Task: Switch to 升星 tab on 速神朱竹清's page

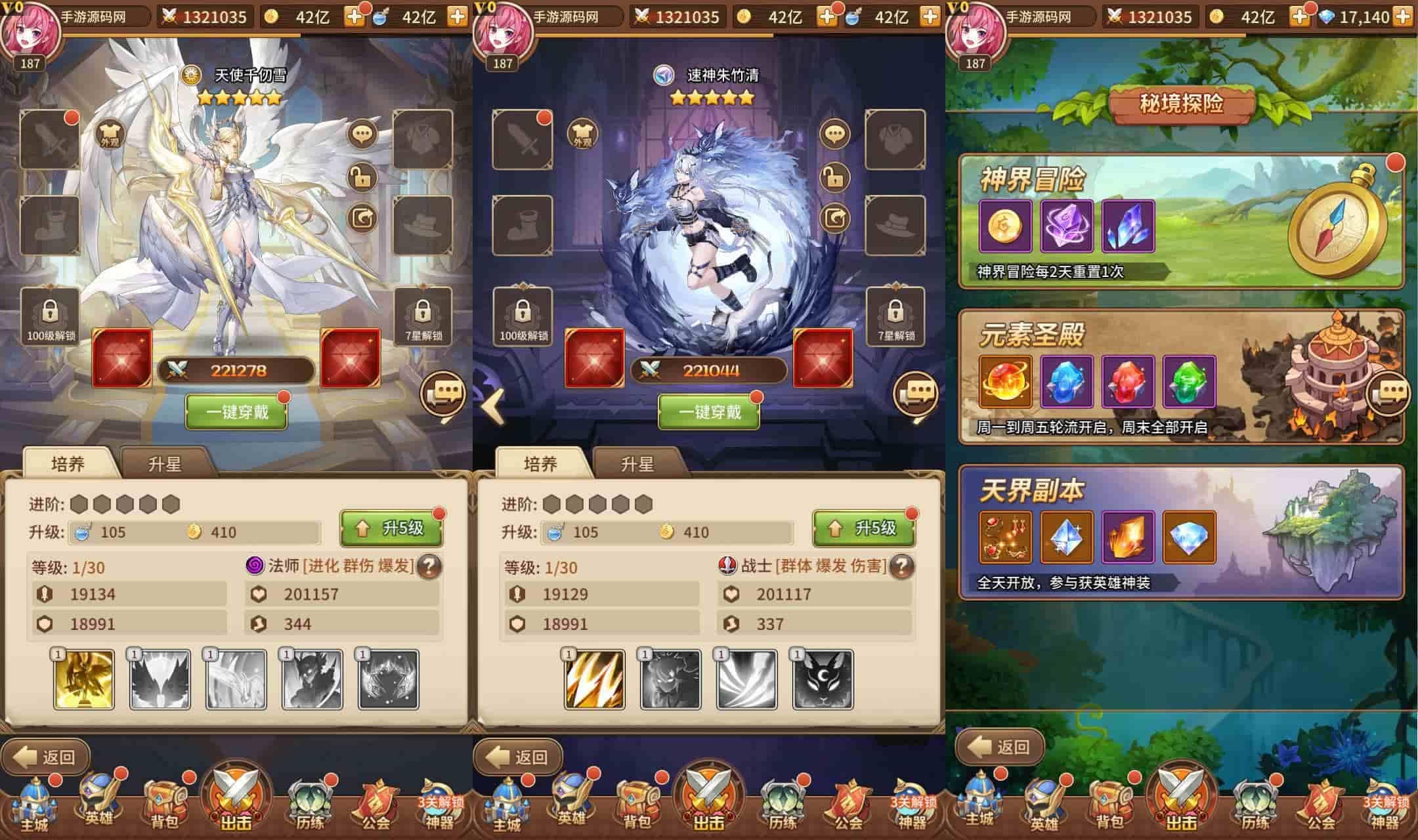Action: point(637,464)
